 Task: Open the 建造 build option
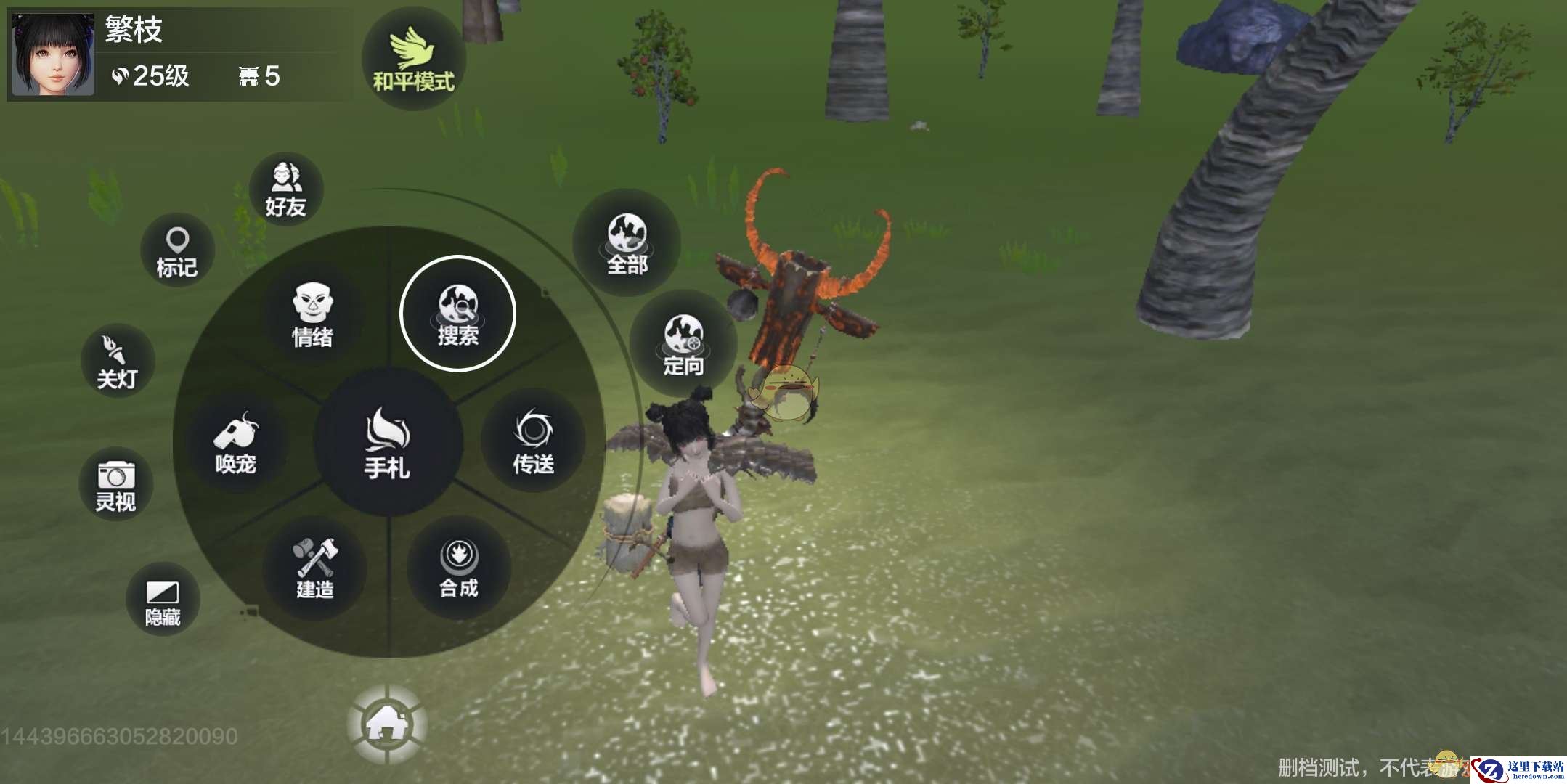(315, 568)
